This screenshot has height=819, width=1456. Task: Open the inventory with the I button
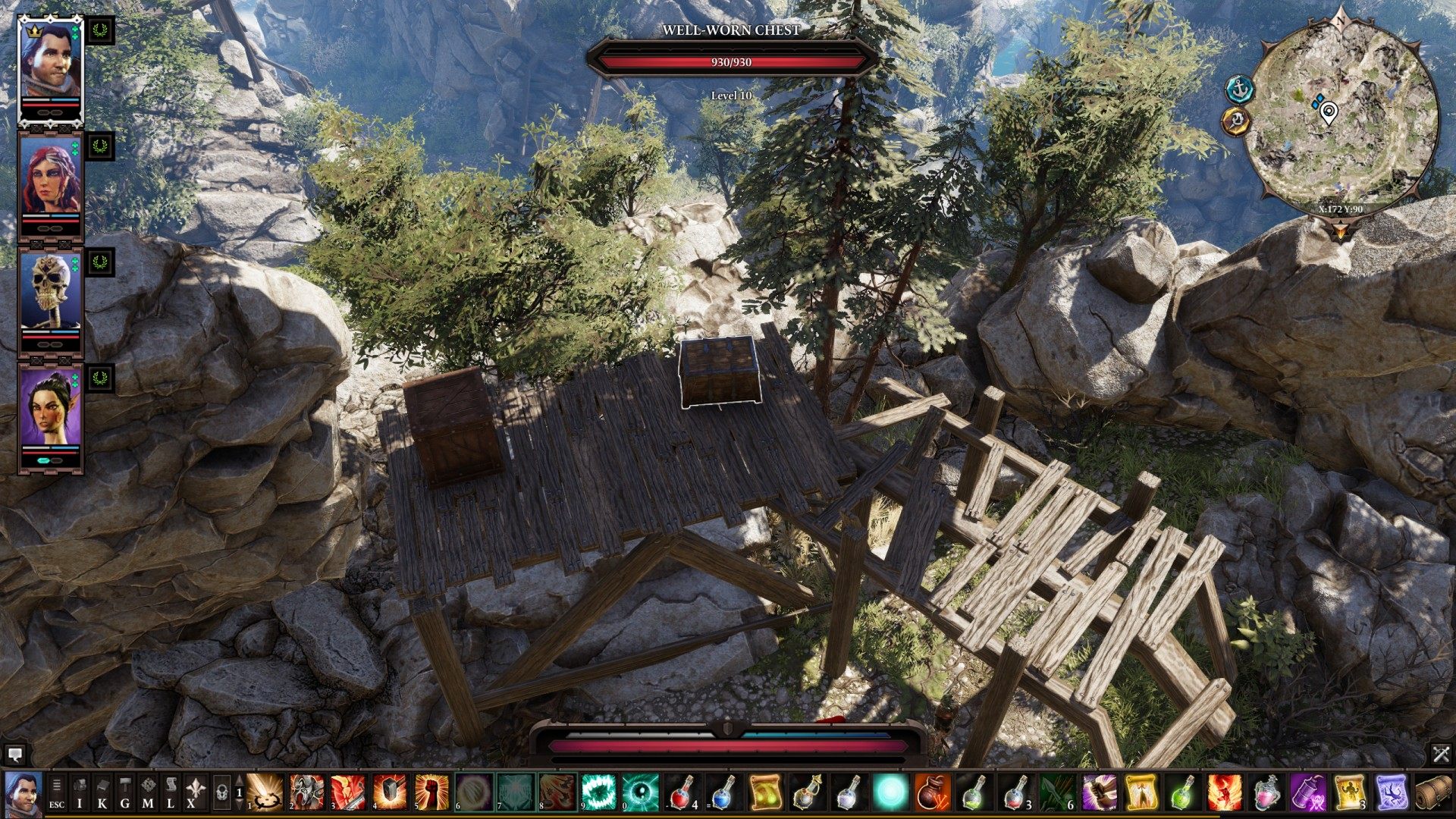click(x=80, y=793)
